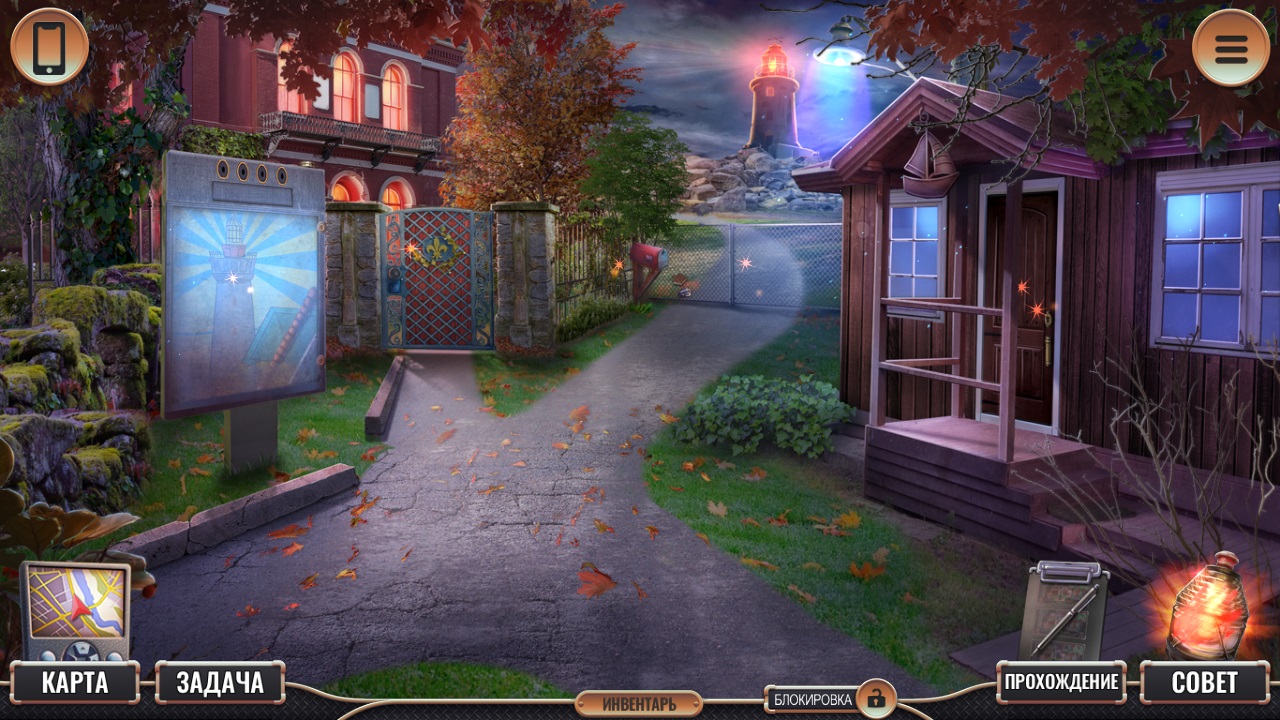The height and width of the screenshot is (720, 1280).
Task: Click the КАРТА map button
Action: 75,683
